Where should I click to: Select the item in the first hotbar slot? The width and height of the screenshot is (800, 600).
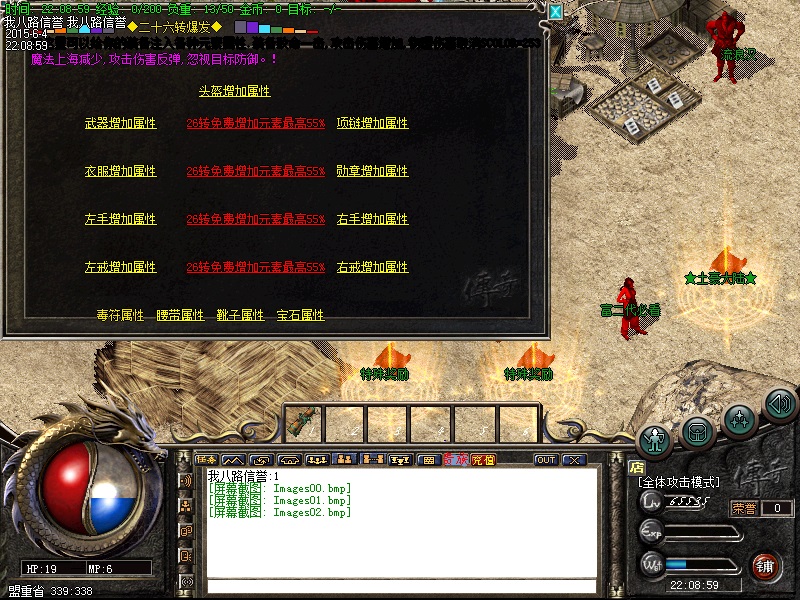pyautogui.click(x=304, y=422)
